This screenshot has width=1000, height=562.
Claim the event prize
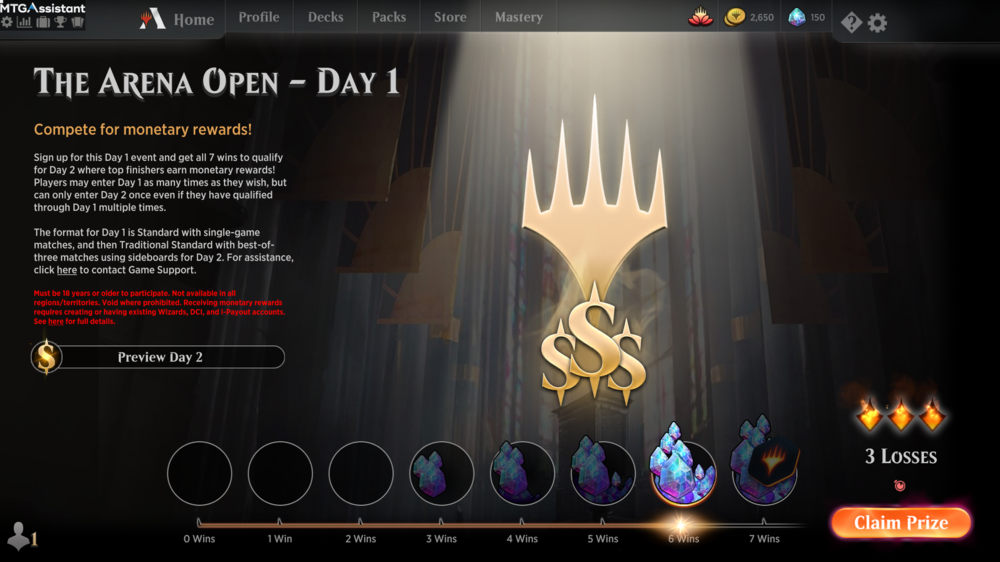pyautogui.click(x=900, y=522)
